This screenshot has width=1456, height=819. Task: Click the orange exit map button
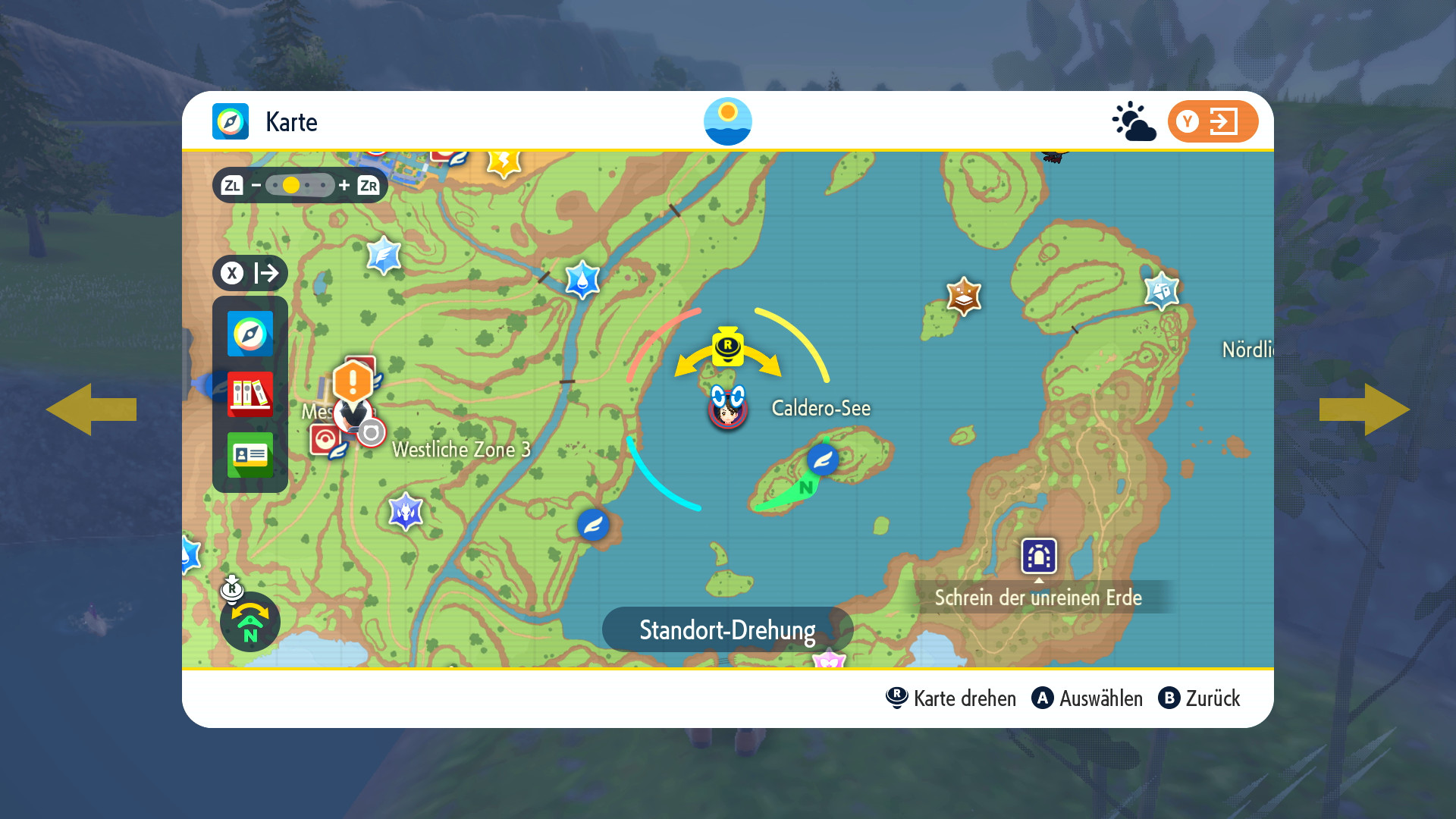pos(1212,121)
